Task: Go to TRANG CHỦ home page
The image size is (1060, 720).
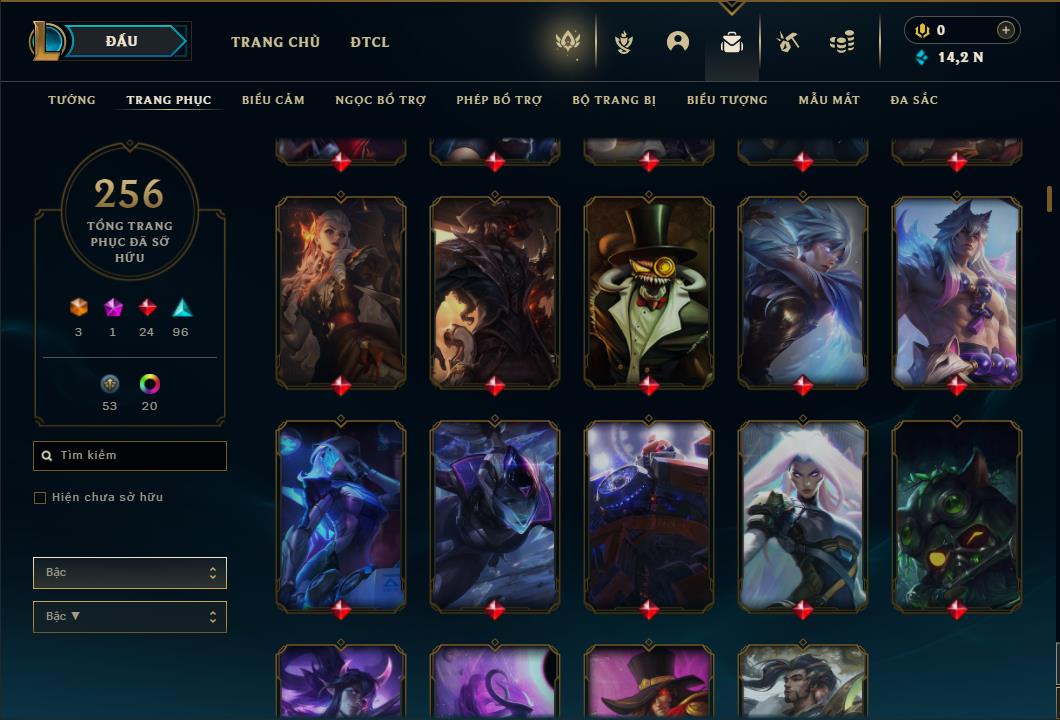Action: click(x=275, y=42)
